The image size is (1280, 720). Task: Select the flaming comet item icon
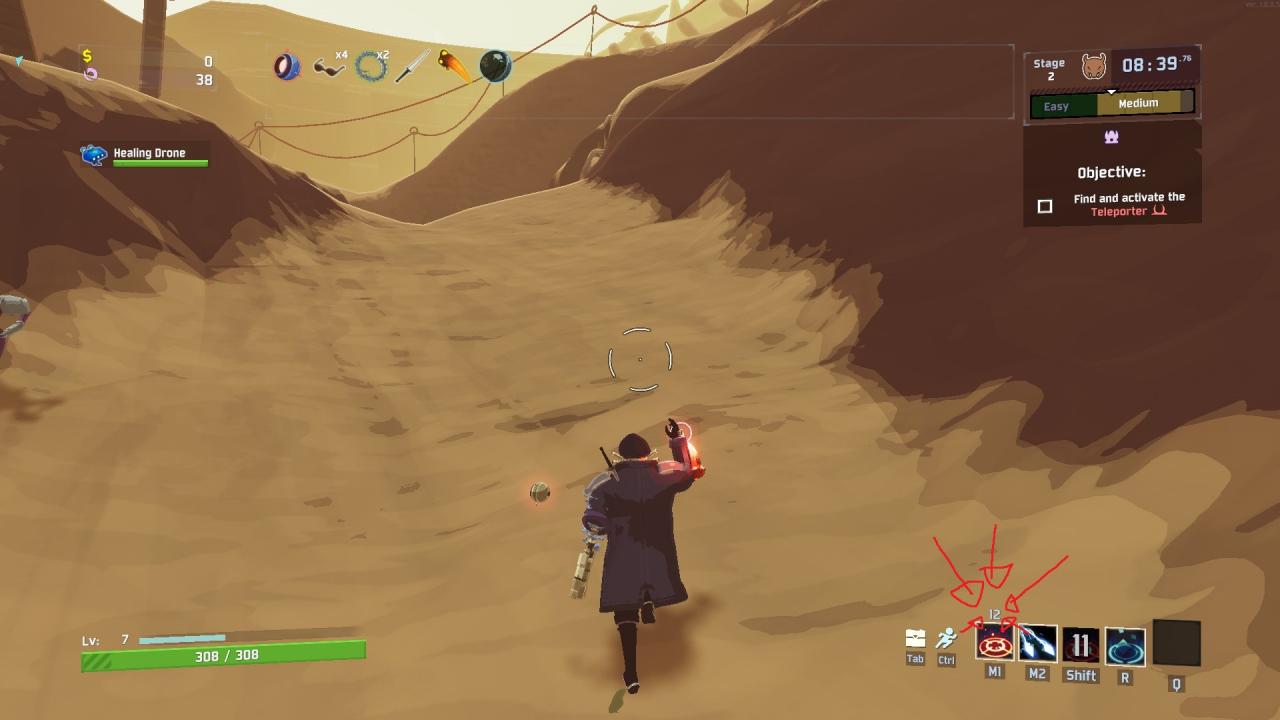pyautogui.click(x=455, y=67)
